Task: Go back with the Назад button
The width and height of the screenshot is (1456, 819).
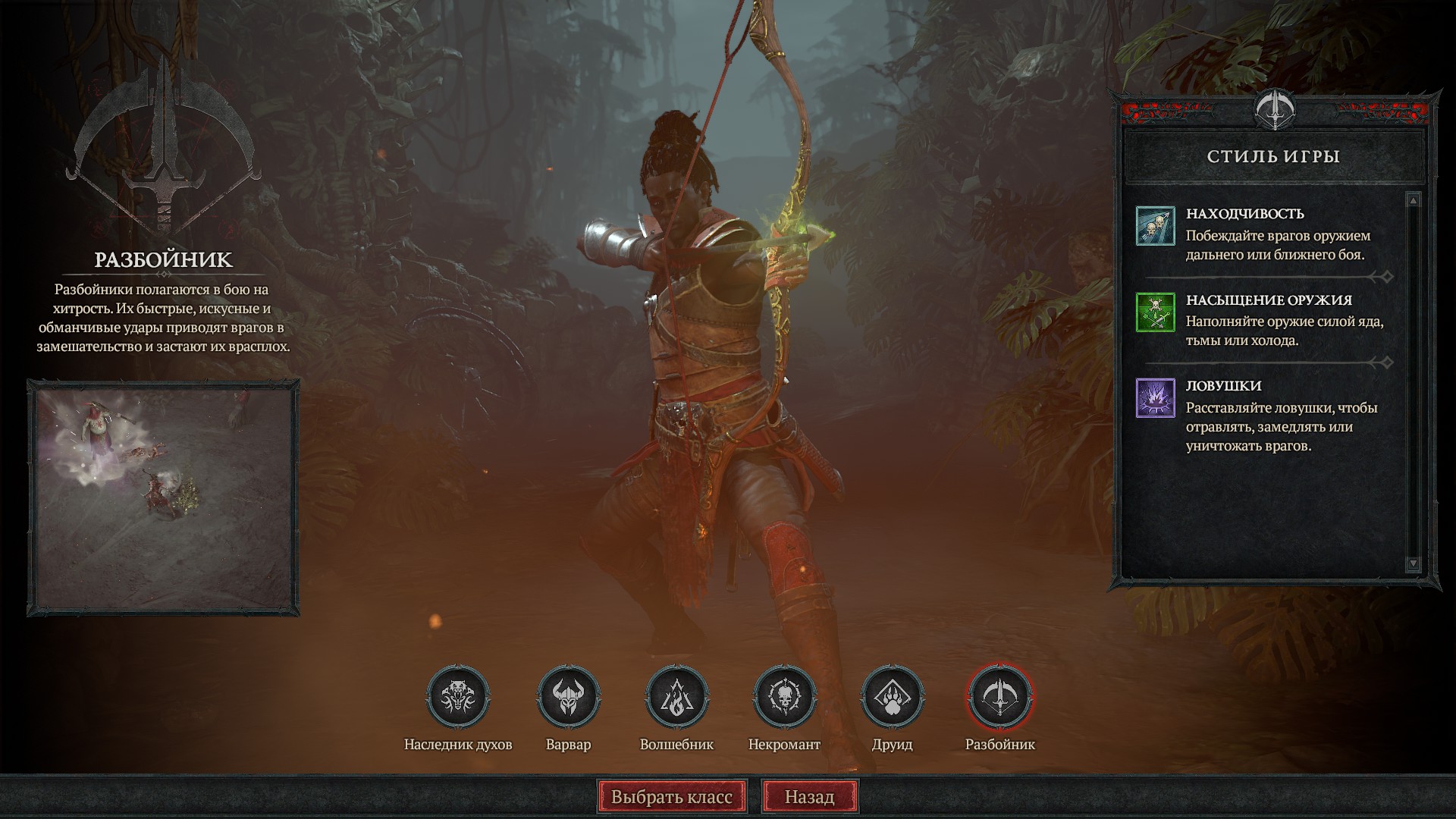Action: 809,797
